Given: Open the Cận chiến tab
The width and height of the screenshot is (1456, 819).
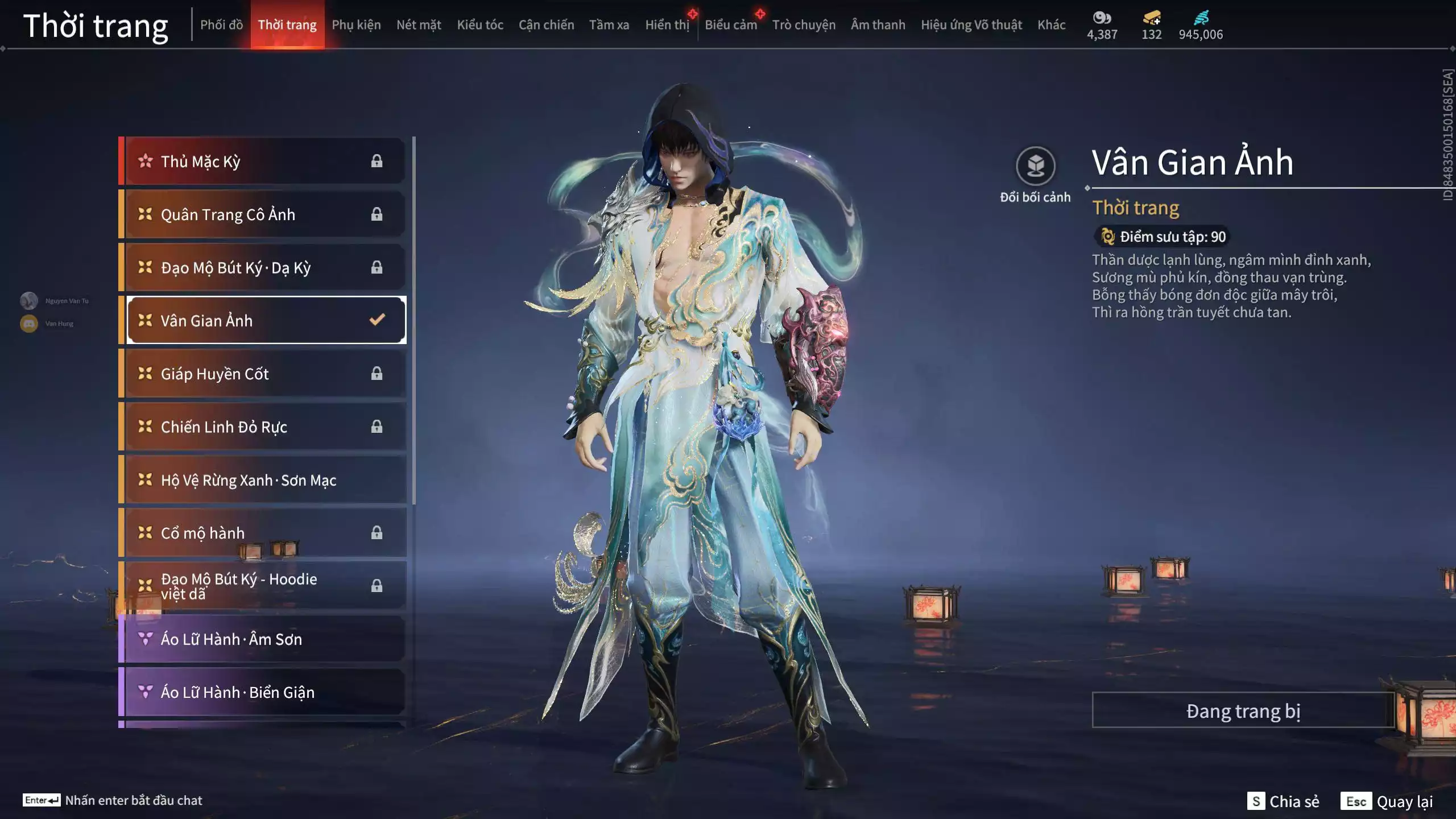Looking at the screenshot, I should point(546,25).
